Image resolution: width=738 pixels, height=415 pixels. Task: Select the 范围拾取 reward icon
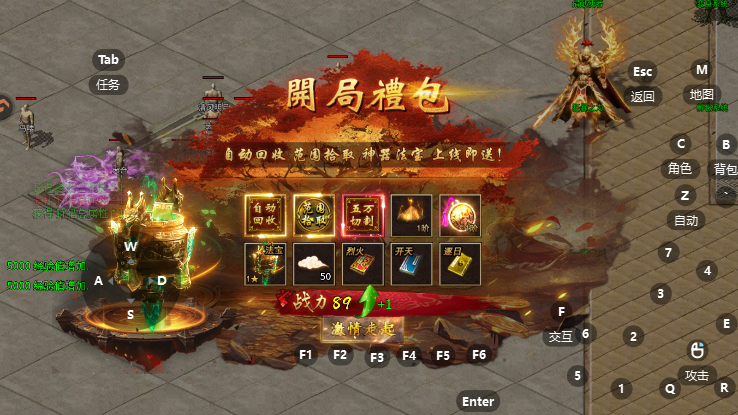tap(313, 213)
